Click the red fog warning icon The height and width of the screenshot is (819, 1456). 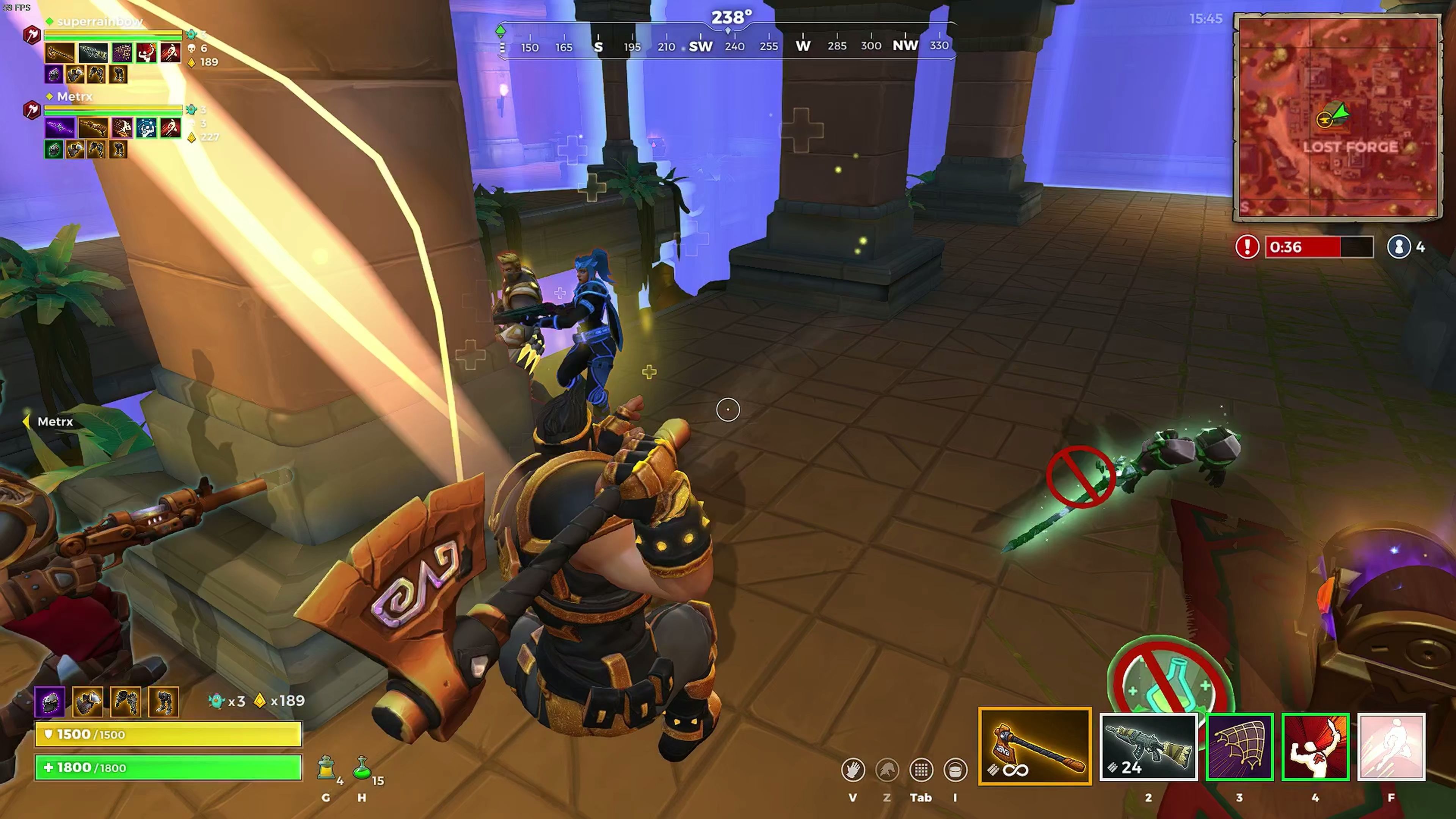[x=1247, y=247]
